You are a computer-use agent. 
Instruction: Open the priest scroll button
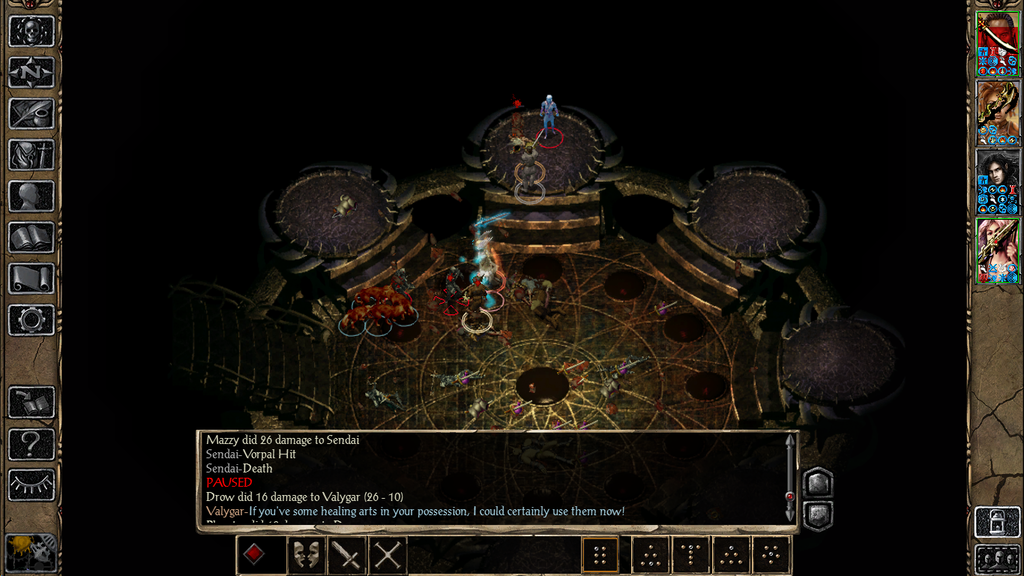coord(31,278)
